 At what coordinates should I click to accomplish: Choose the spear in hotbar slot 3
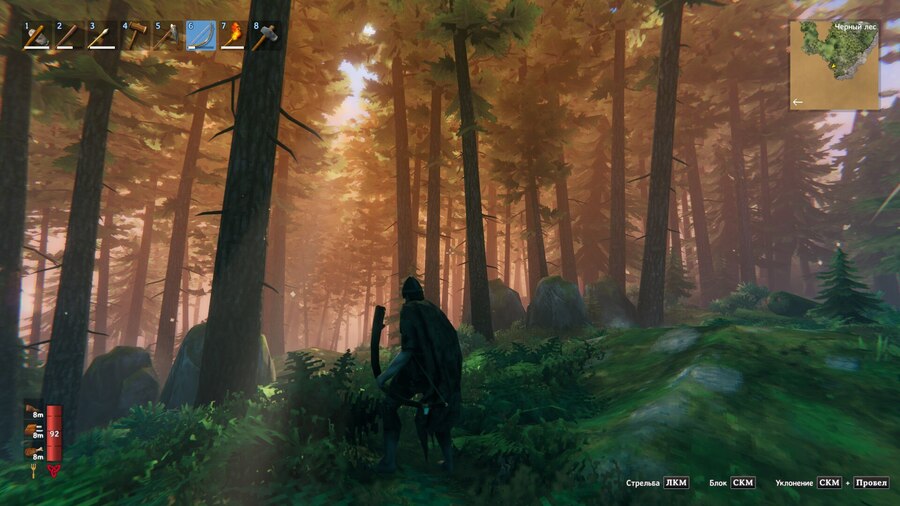coord(102,35)
